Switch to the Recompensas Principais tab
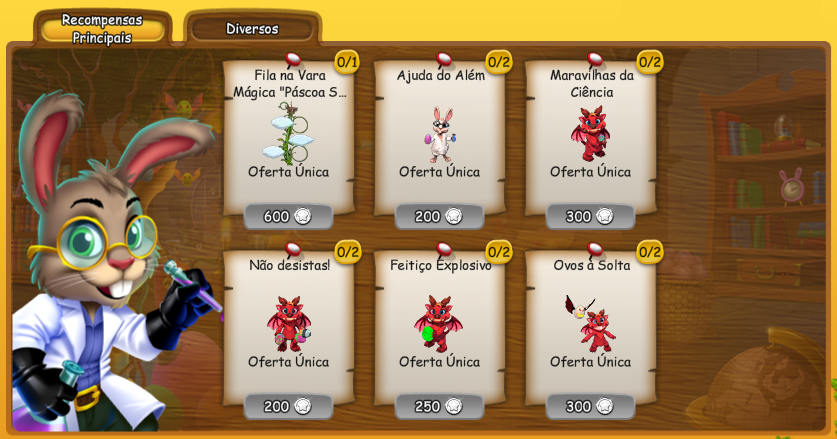 coord(102,28)
